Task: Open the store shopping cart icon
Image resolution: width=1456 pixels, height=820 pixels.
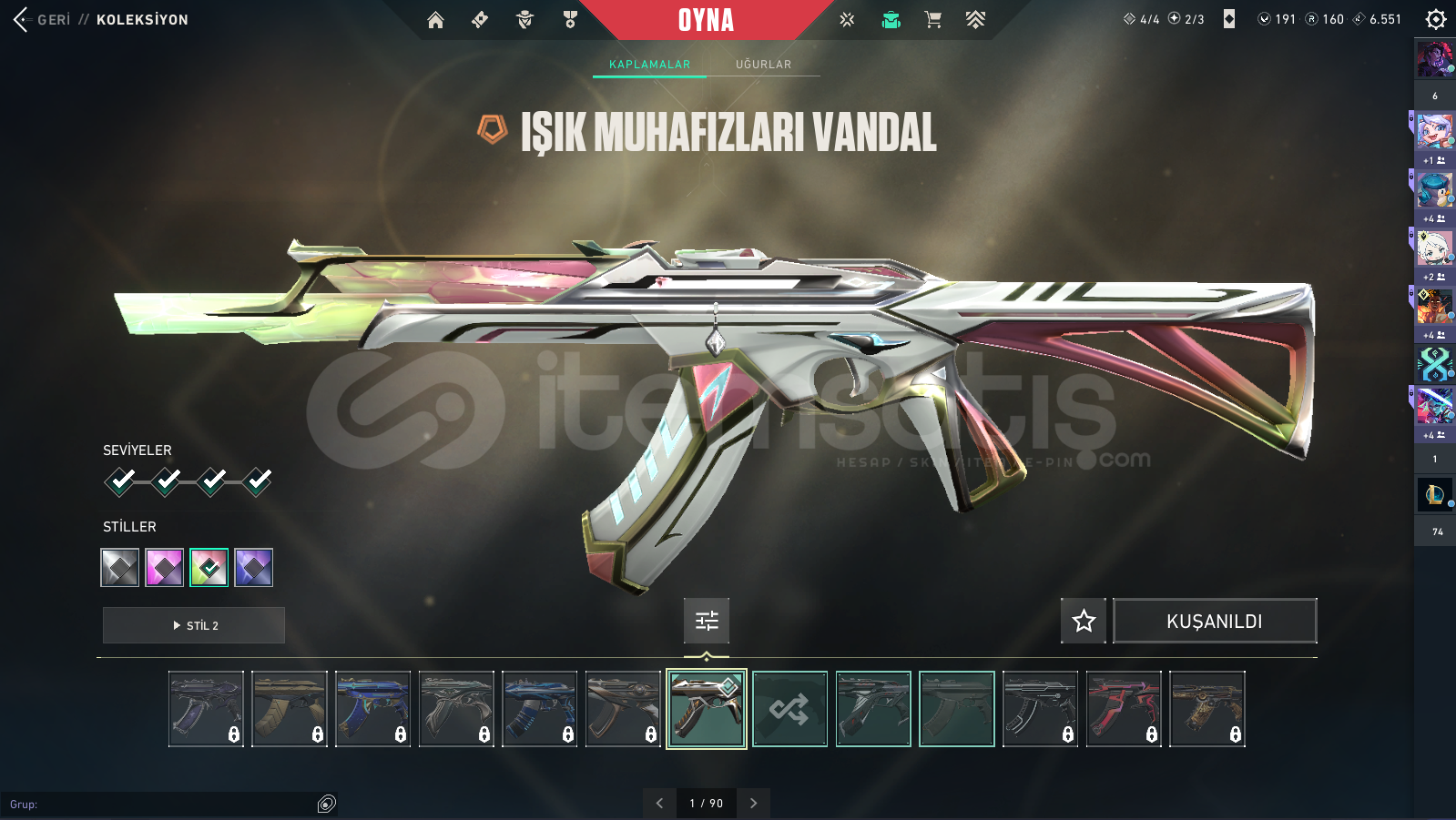Action: pos(932,20)
